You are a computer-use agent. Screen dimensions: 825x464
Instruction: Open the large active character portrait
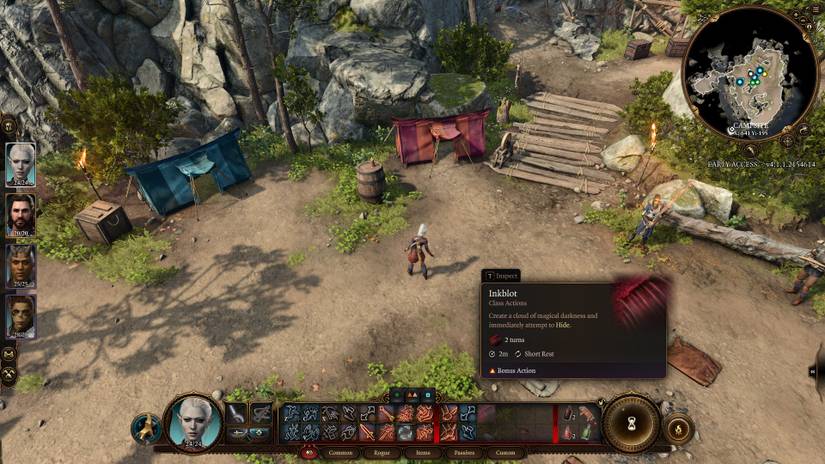click(x=192, y=423)
